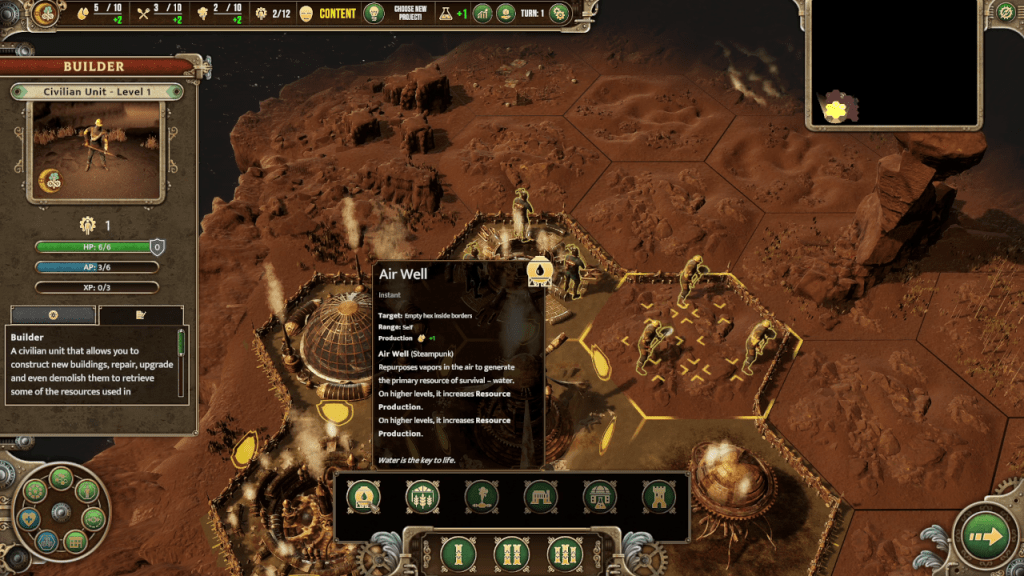Select the triple-pillar tier III button
The height and width of the screenshot is (576, 1024).
(x=564, y=553)
